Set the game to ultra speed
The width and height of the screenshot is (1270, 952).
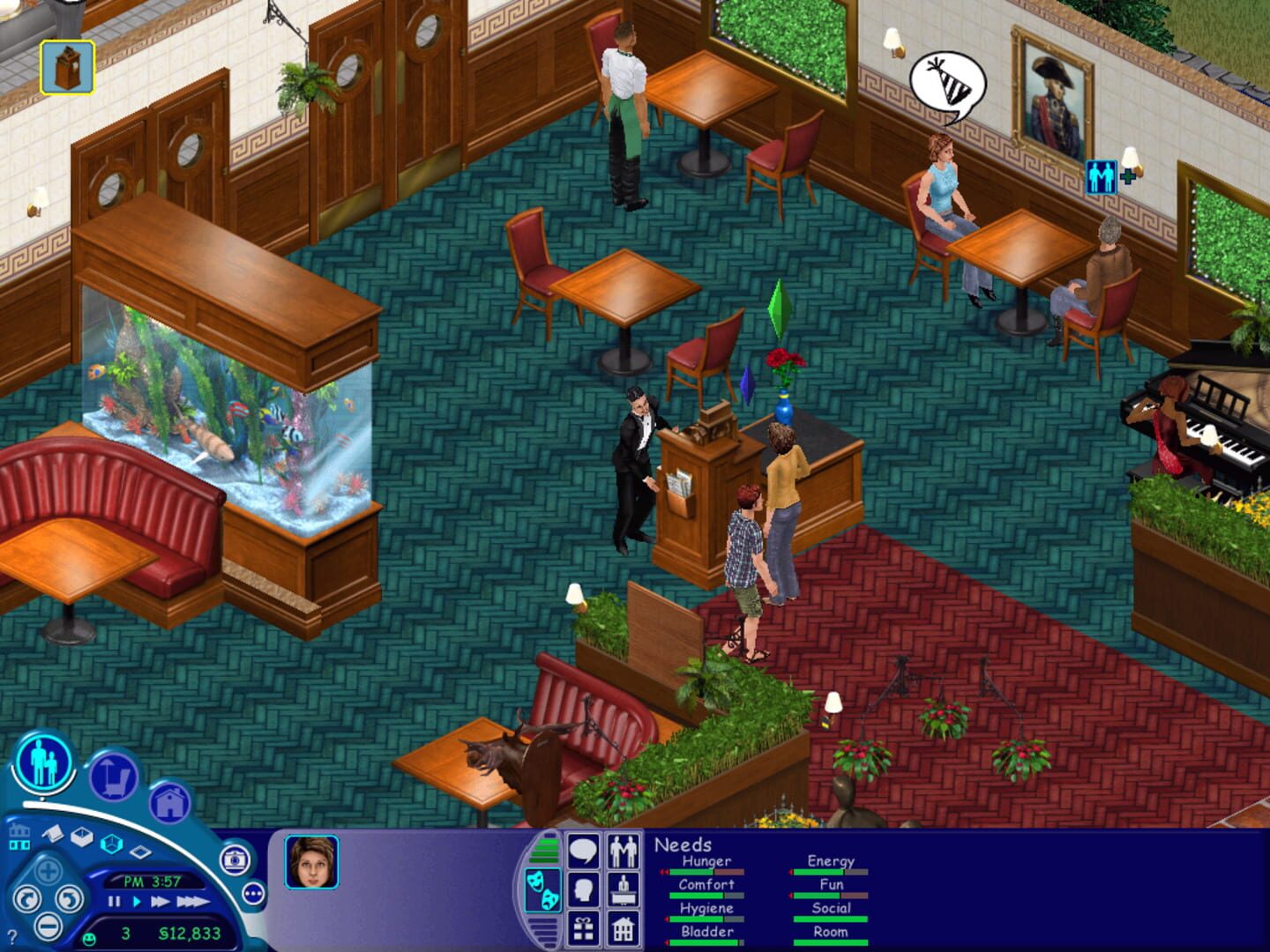click(193, 902)
